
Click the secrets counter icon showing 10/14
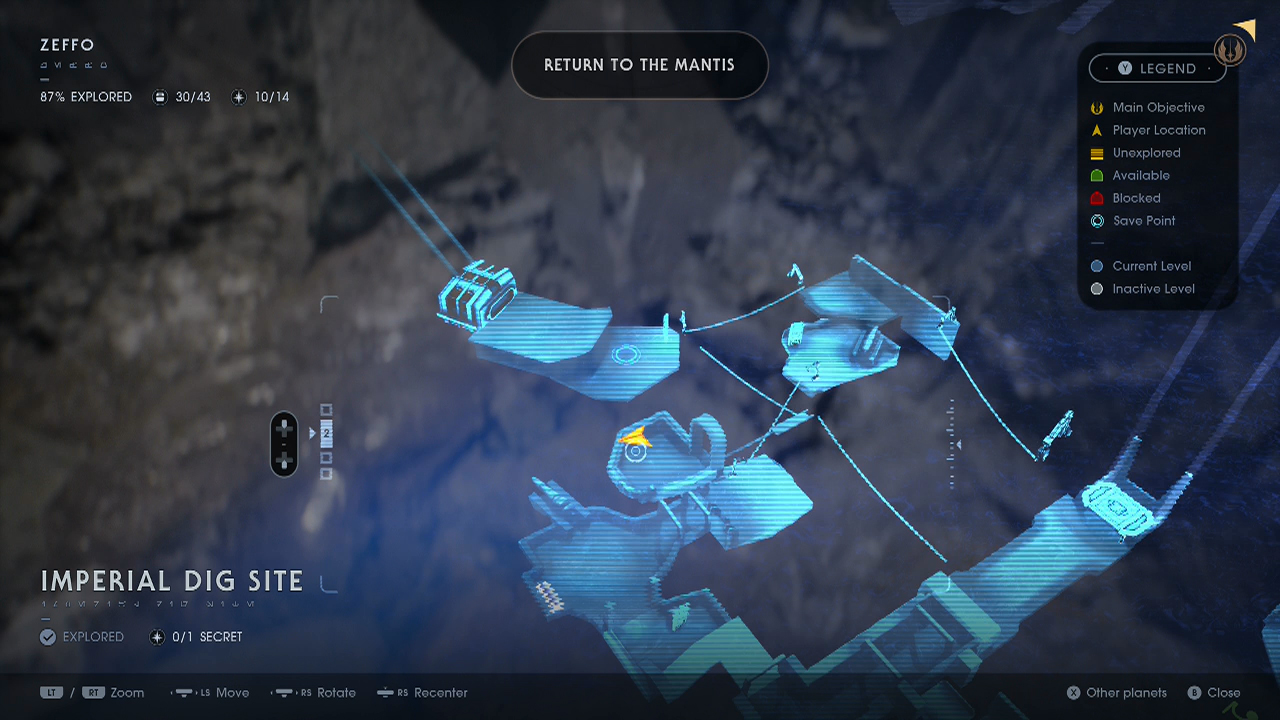click(238, 97)
